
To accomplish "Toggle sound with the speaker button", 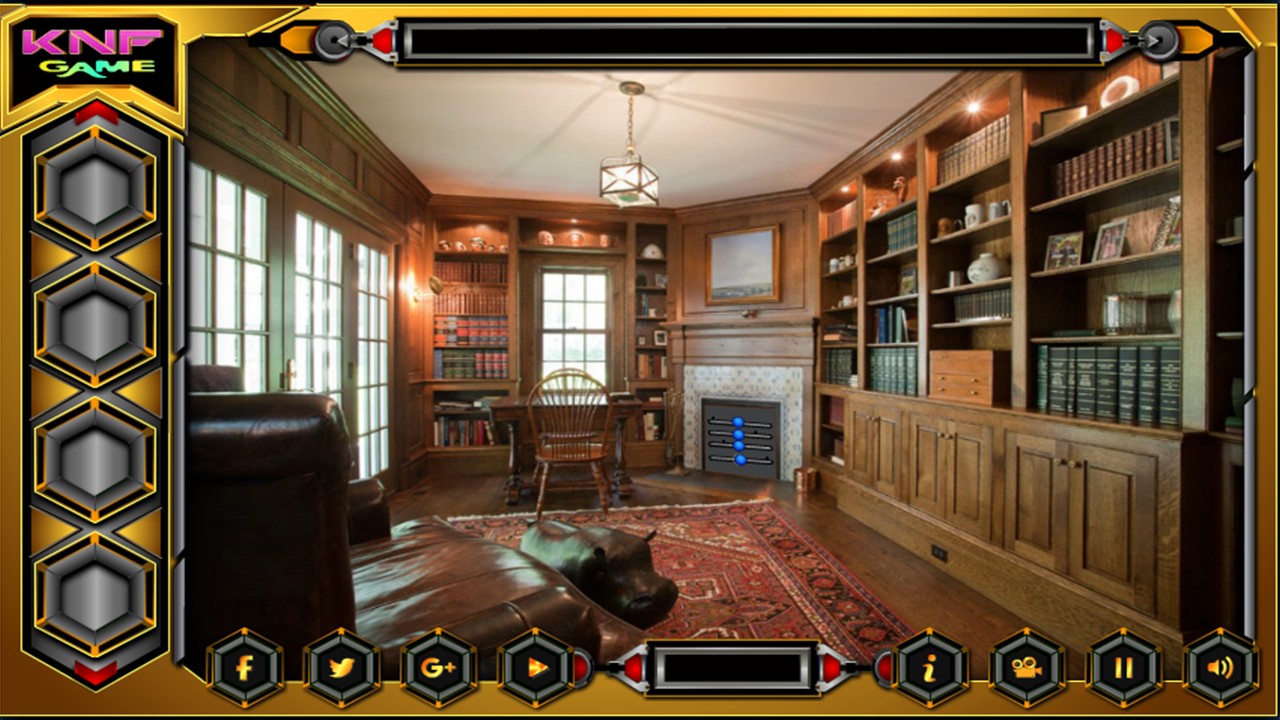I will pos(1221,668).
